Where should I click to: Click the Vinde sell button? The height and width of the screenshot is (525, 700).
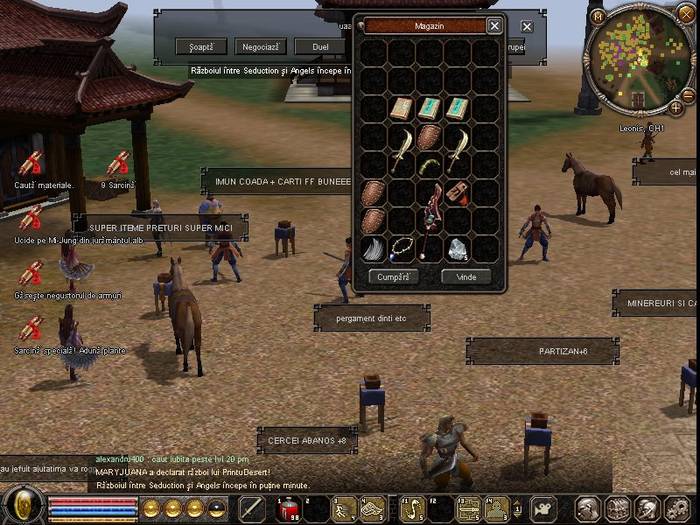pyautogui.click(x=466, y=276)
